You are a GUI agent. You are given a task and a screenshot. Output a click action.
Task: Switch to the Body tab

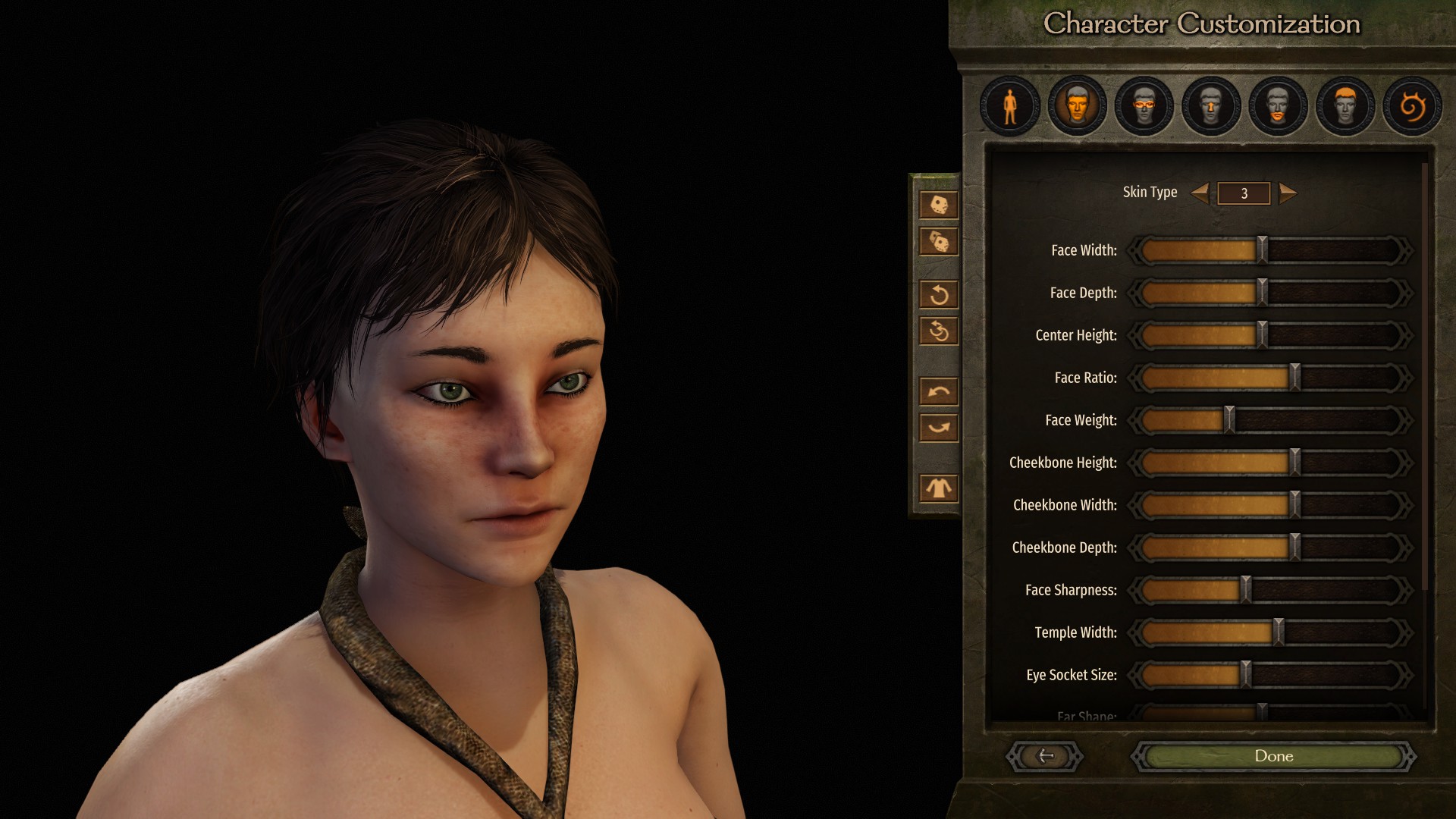pos(1010,106)
